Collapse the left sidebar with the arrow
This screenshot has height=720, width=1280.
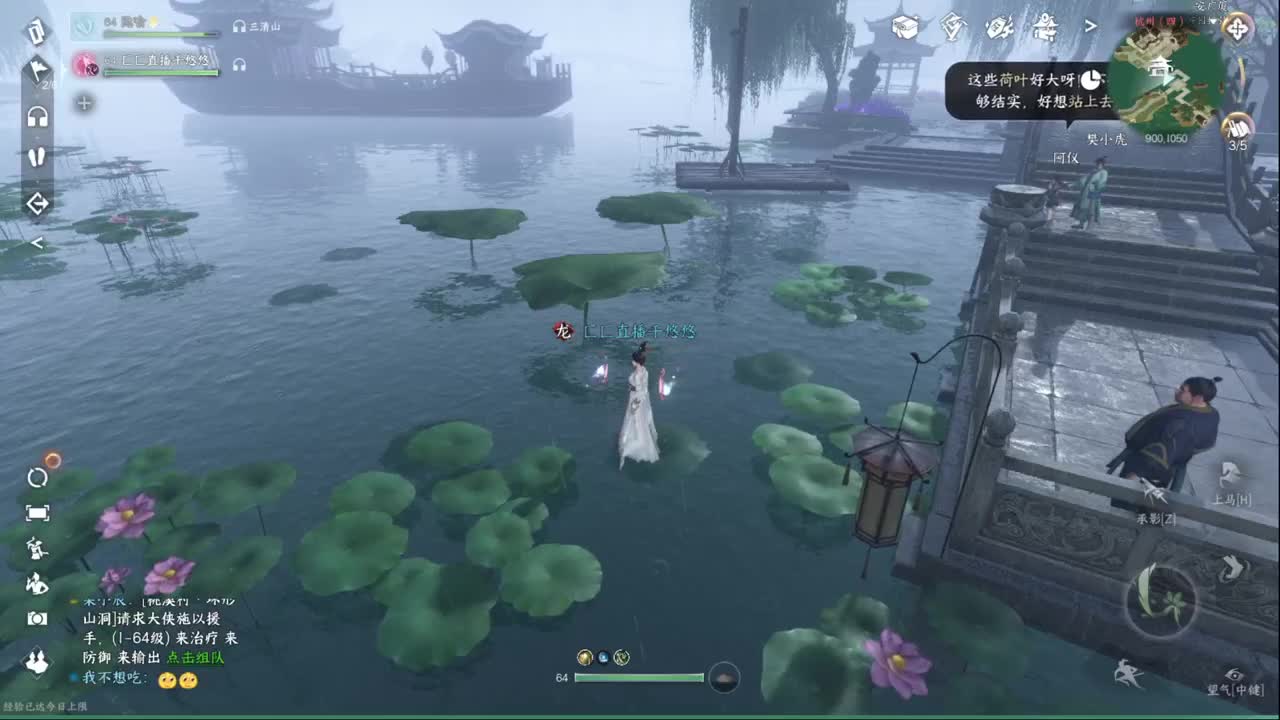point(37,243)
